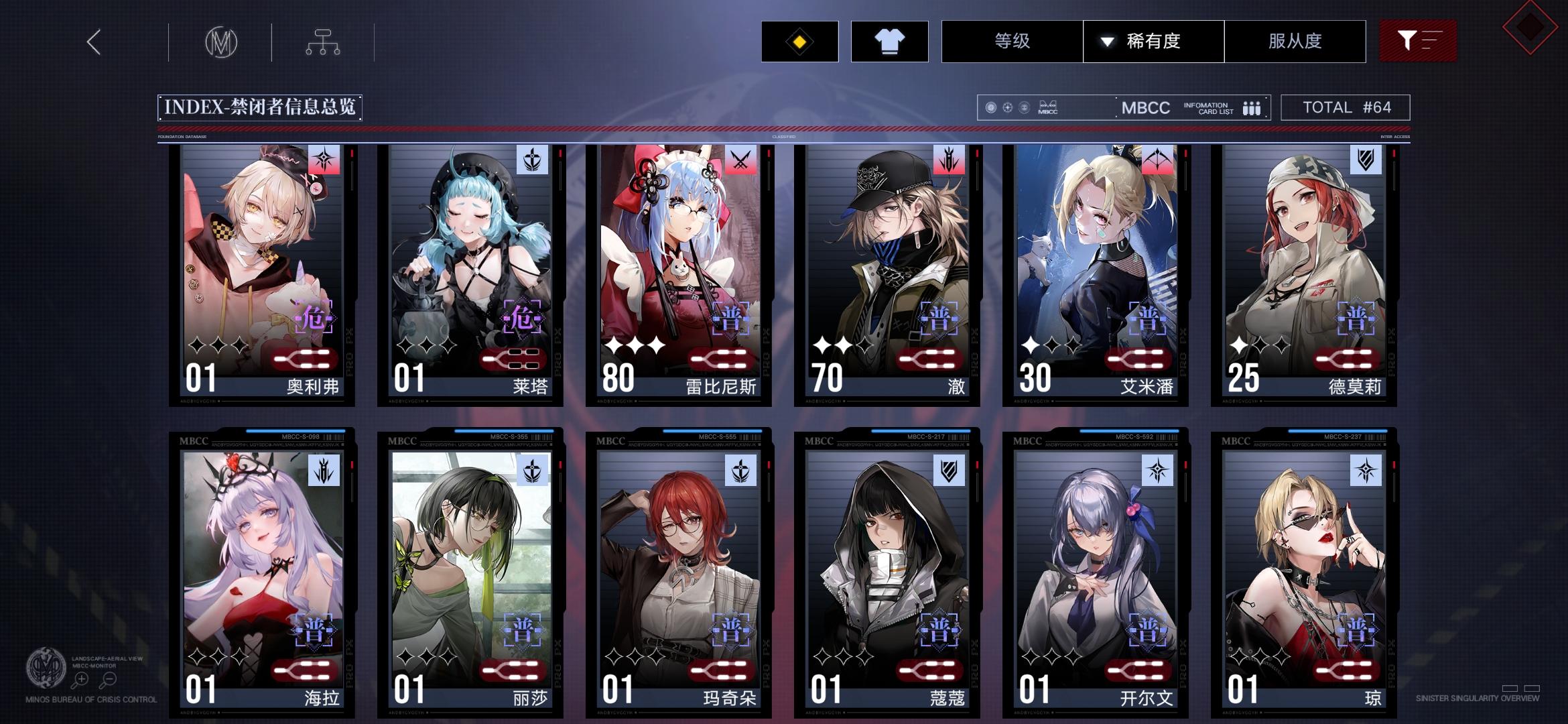1568x724 pixels.
Task: Toggle the yellow diamond display mode
Action: coord(800,41)
